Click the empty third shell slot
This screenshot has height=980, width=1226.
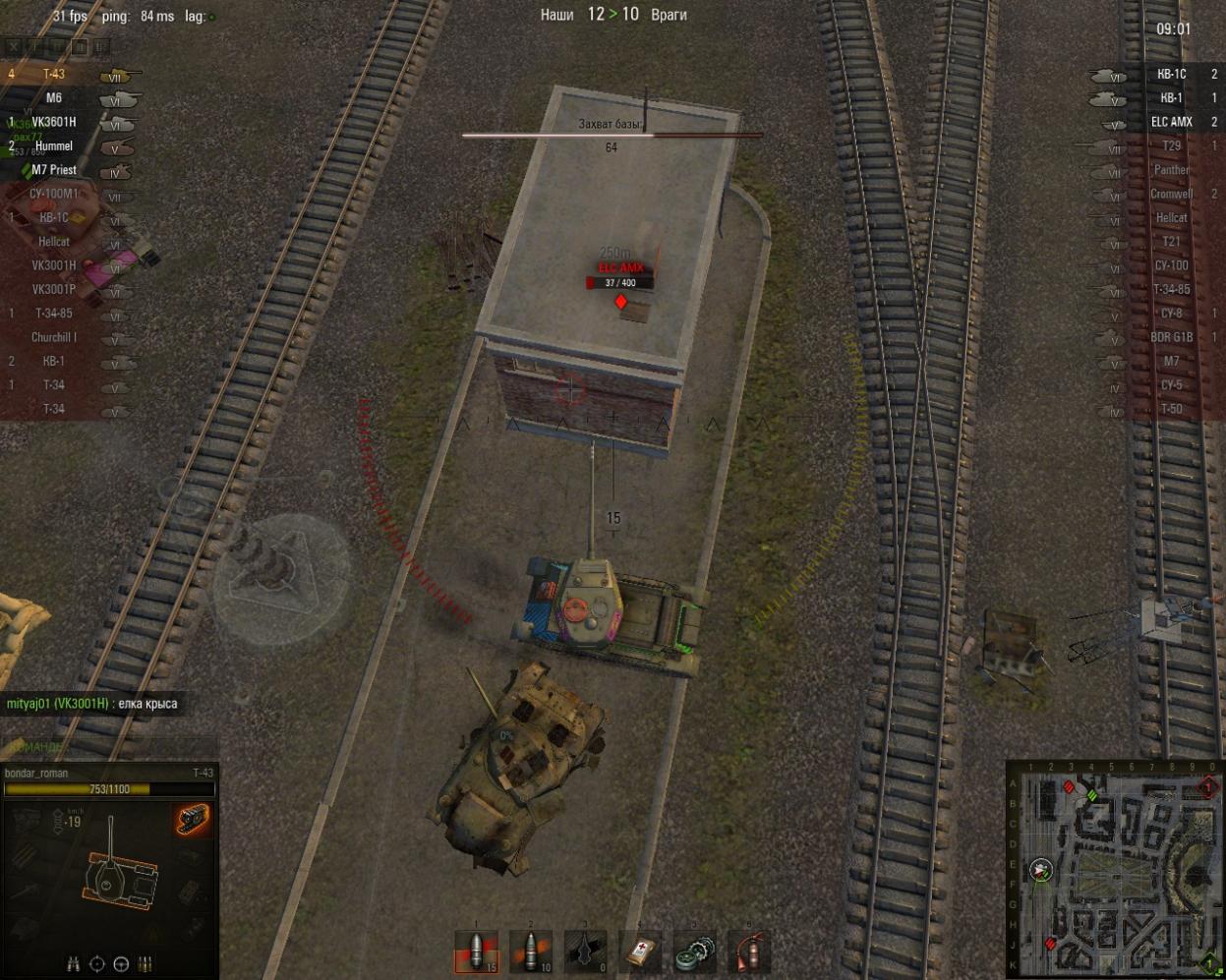[x=586, y=951]
